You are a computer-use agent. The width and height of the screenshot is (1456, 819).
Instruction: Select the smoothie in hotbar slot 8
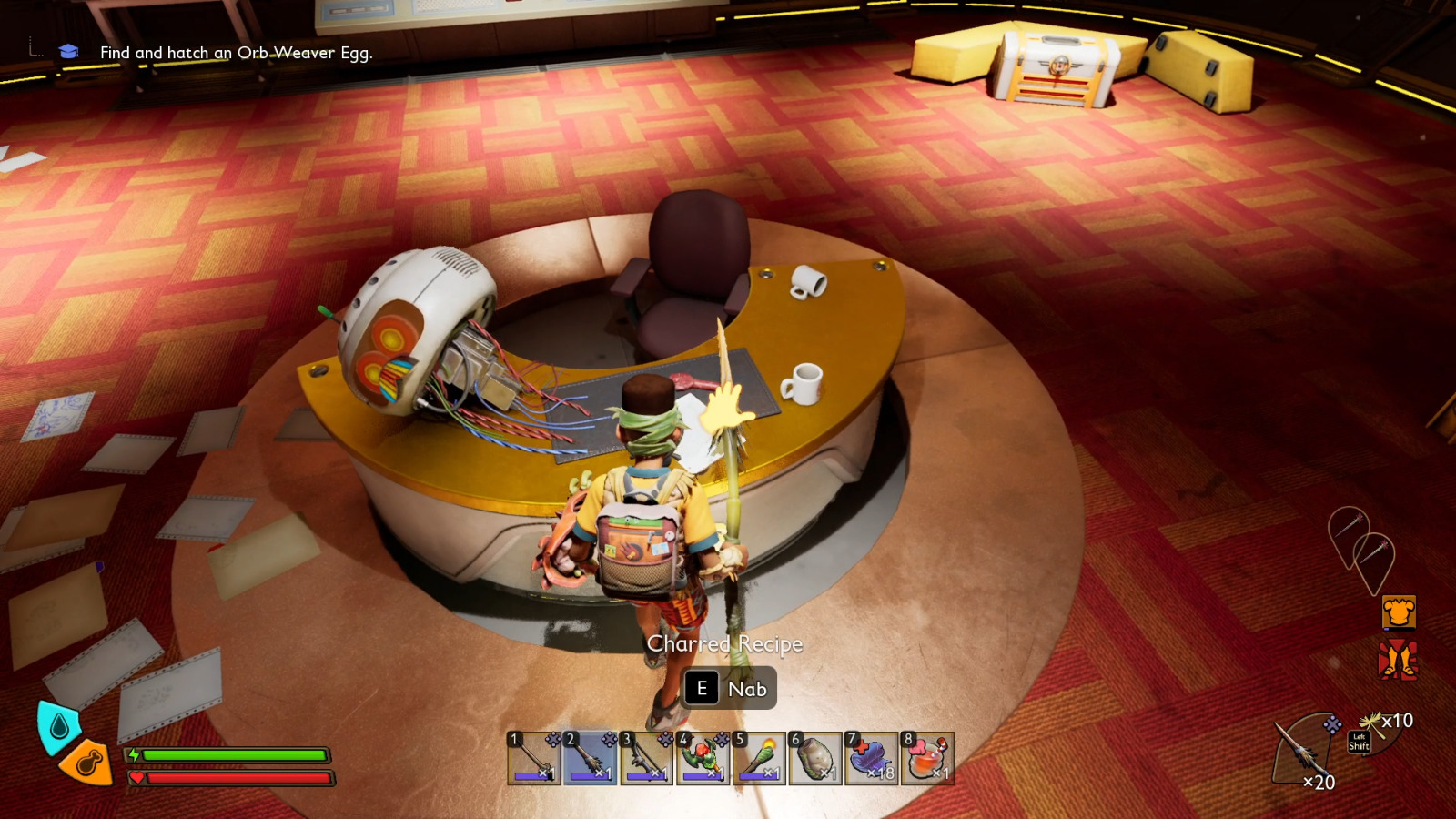[925, 758]
